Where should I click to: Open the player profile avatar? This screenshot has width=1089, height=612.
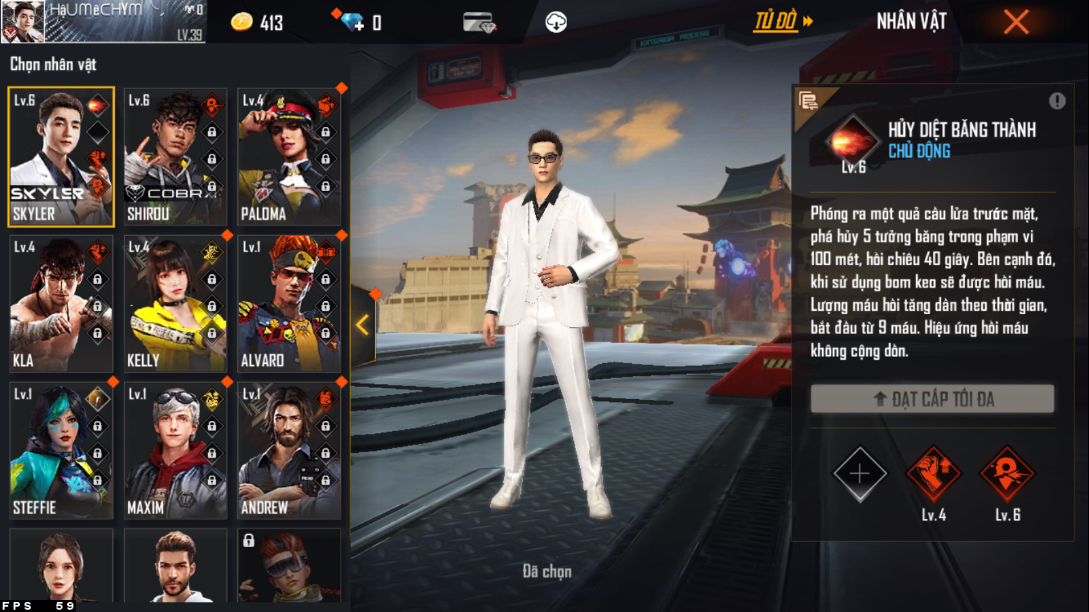pyautogui.click(x=22, y=21)
